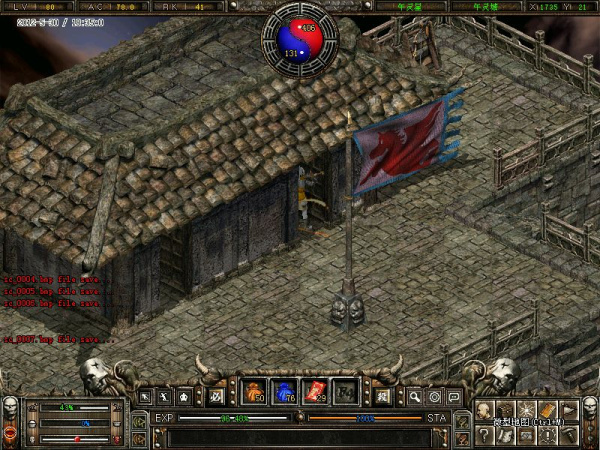
Task: Open the question mark help icon
Action: [x=484, y=432]
